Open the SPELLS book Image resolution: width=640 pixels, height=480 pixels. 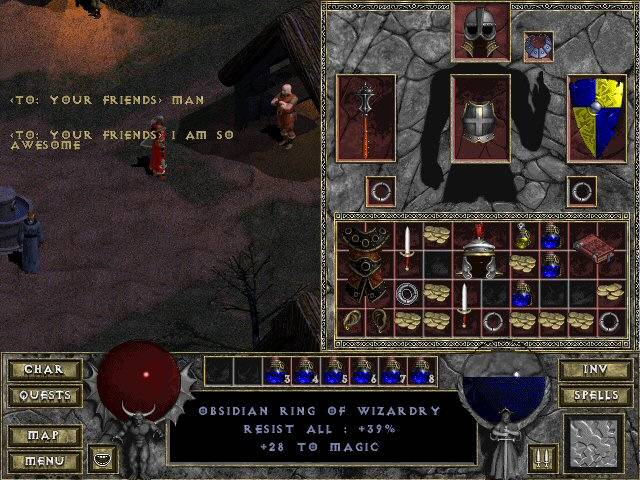coord(594,396)
